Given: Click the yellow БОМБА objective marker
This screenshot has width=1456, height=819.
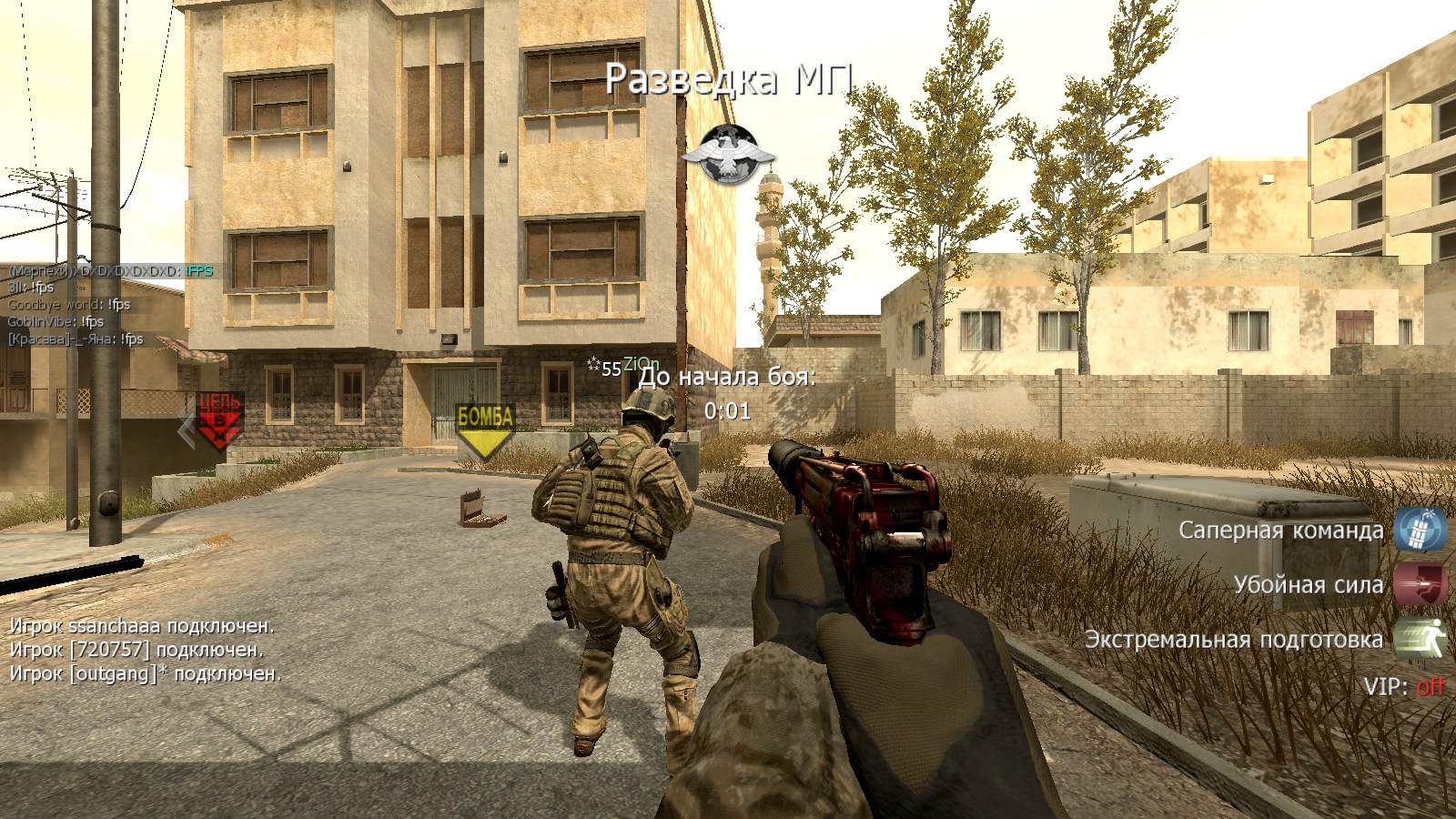Looking at the screenshot, I should [x=485, y=428].
